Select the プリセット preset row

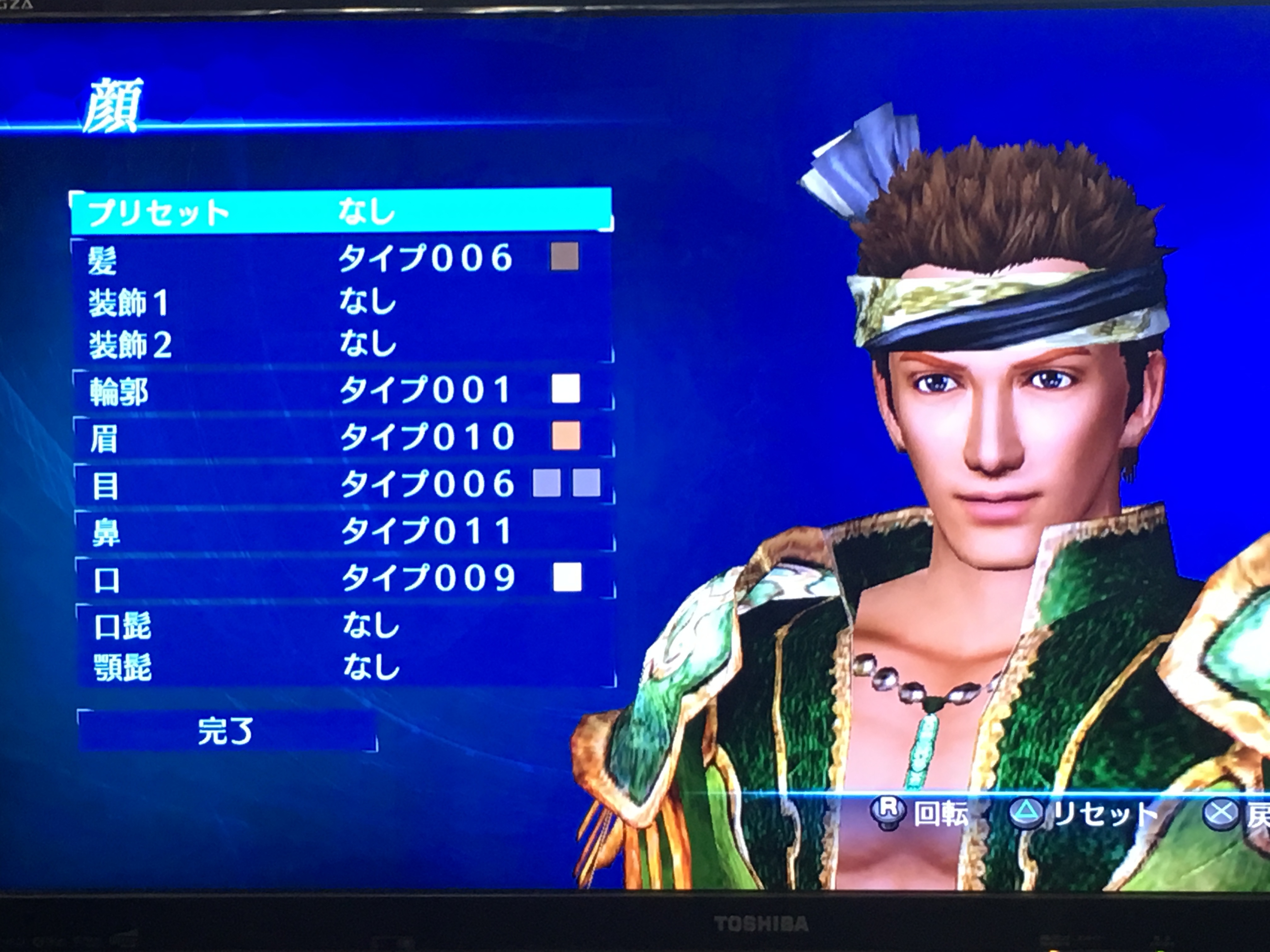(x=341, y=212)
